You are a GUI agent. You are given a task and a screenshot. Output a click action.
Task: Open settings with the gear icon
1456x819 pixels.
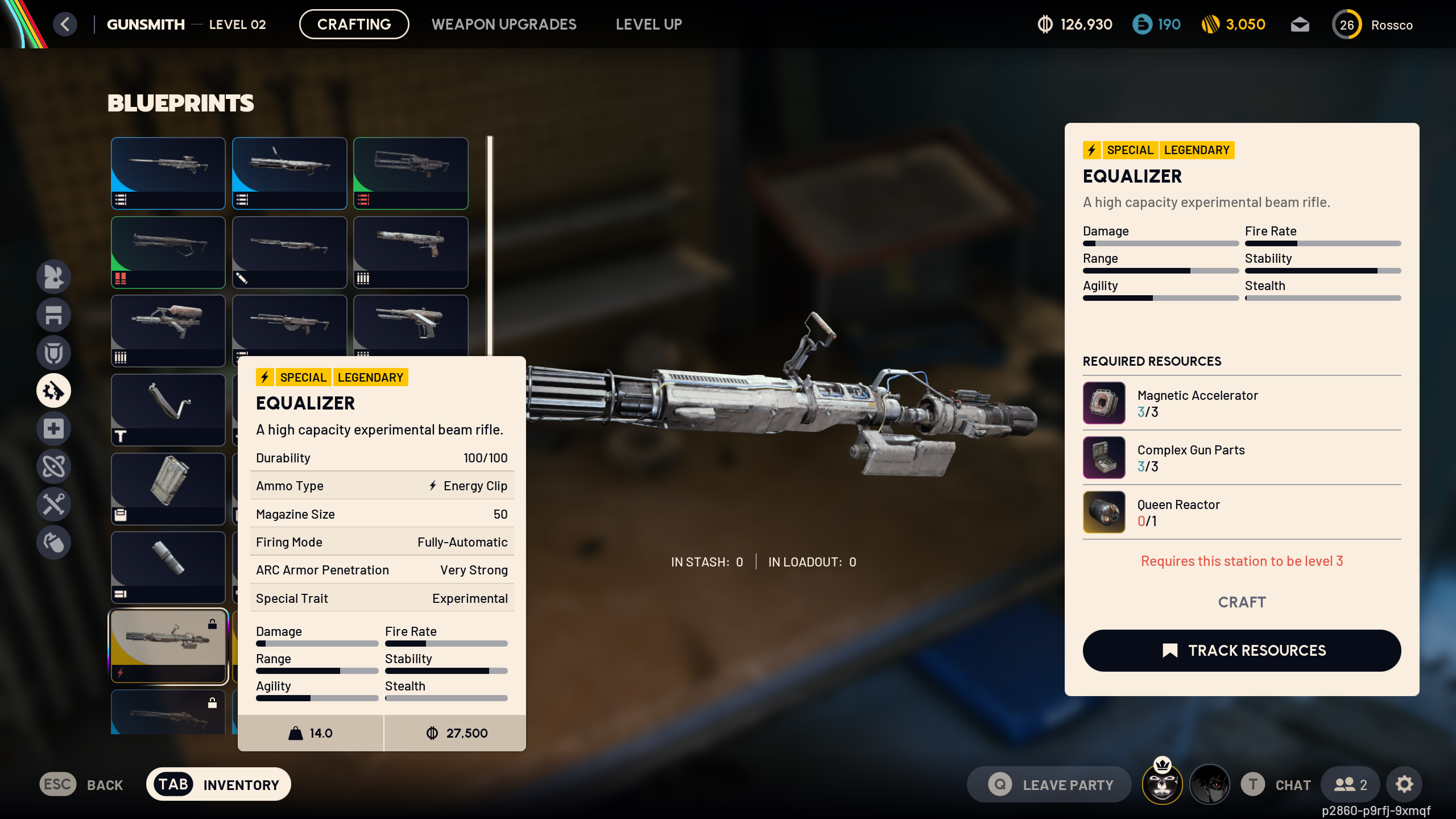(x=1404, y=784)
